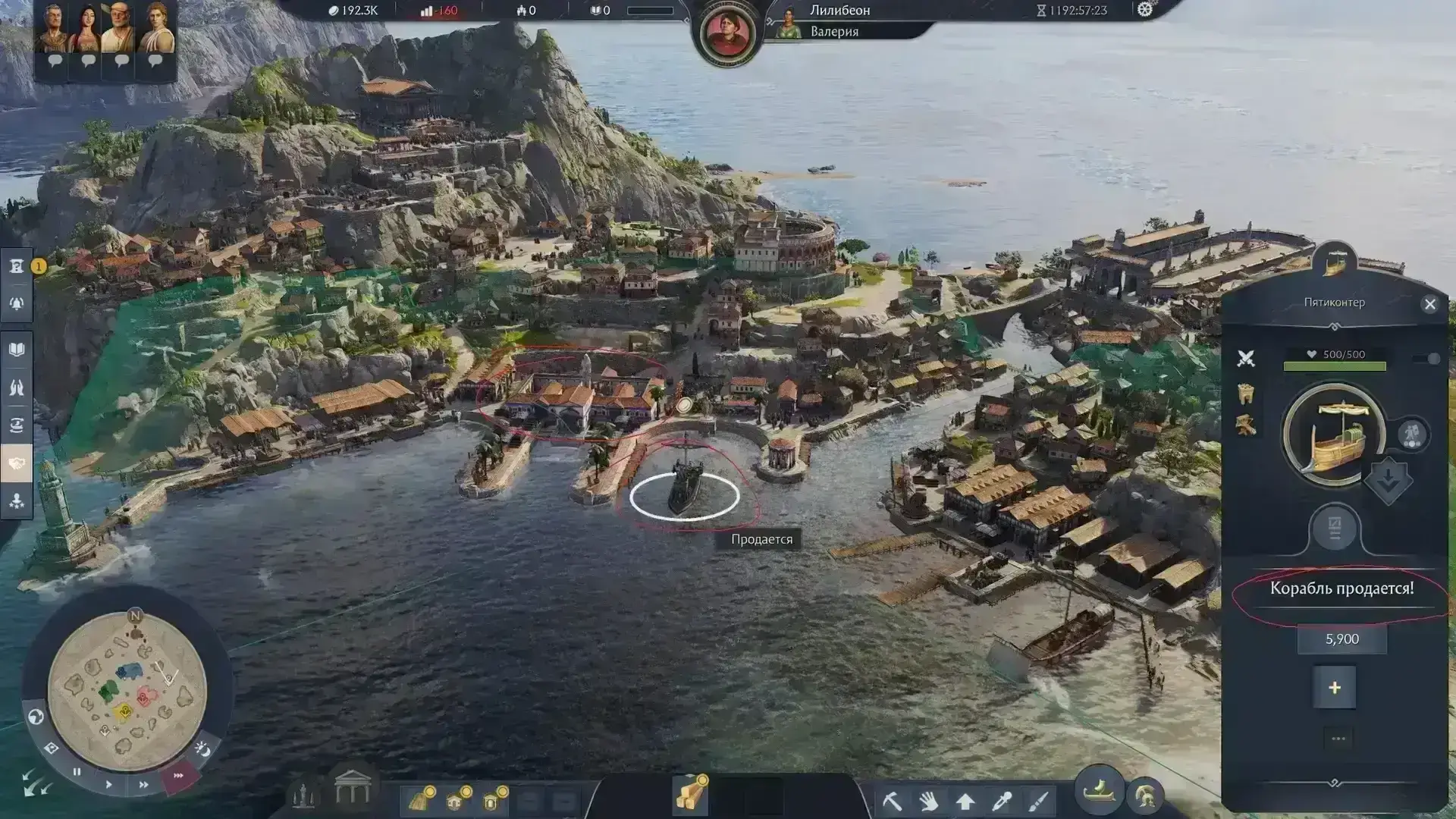Toggle the switch beside the ship health bar
1456x819 pixels.
point(1427,359)
